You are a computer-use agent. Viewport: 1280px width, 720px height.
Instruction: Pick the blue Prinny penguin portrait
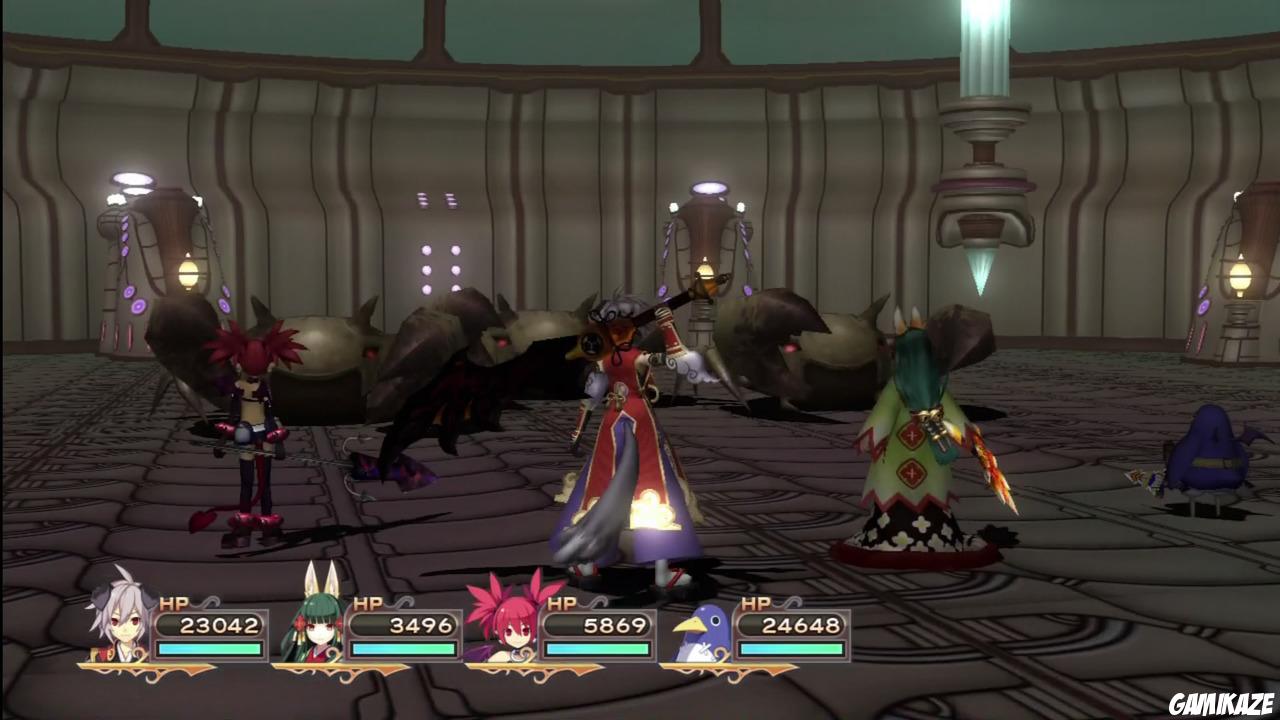(x=700, y=633)
